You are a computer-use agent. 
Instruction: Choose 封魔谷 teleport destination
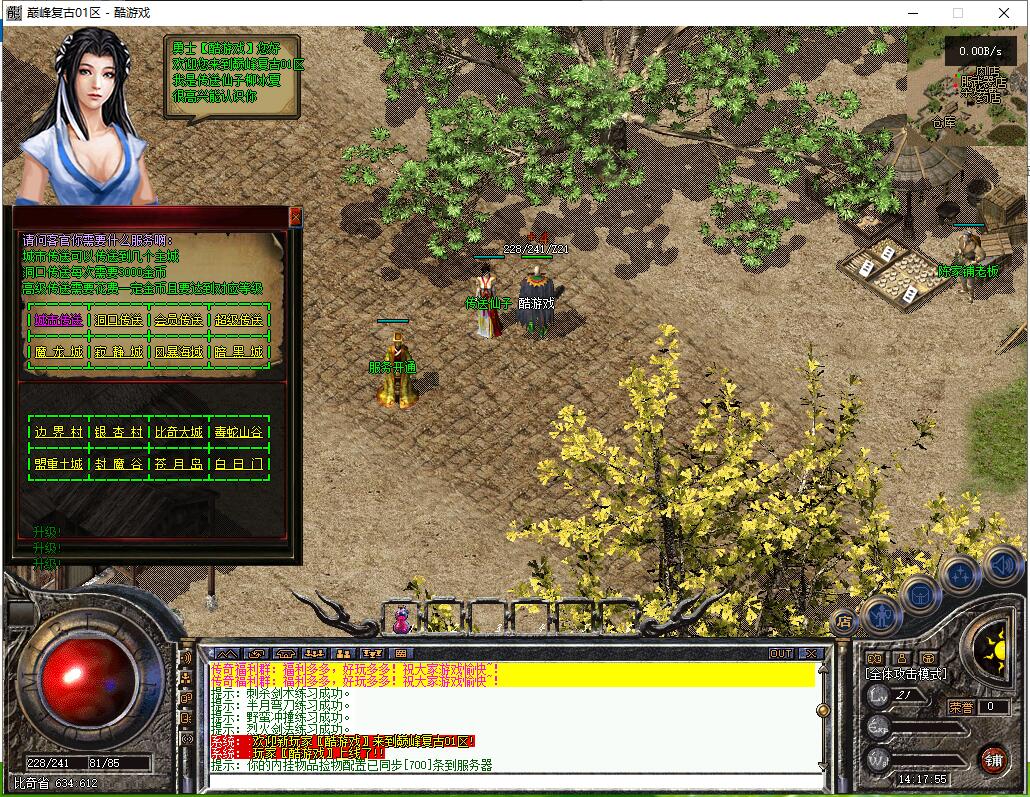tap(120, 464)
